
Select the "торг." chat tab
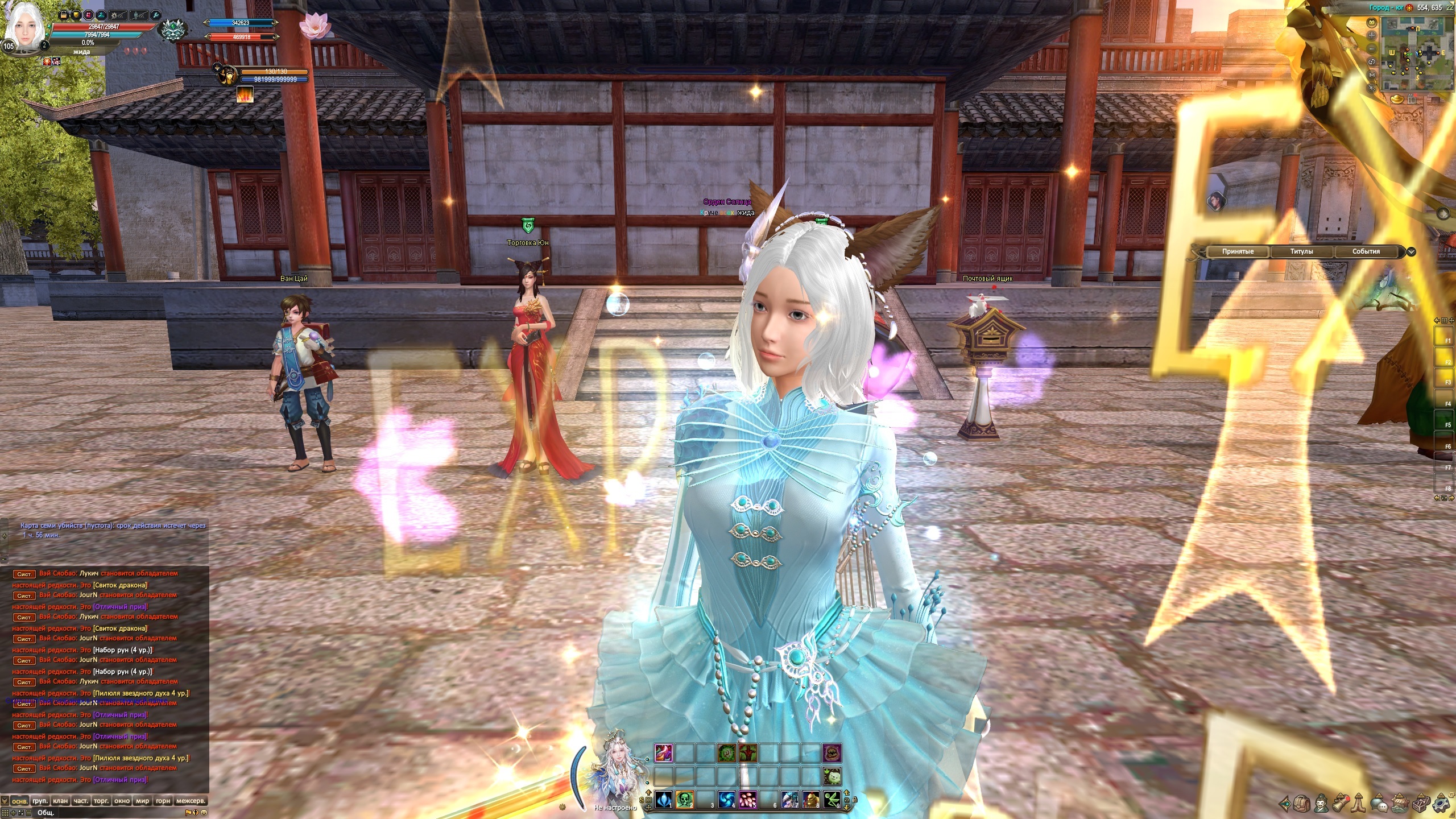(x=101, y=801)
